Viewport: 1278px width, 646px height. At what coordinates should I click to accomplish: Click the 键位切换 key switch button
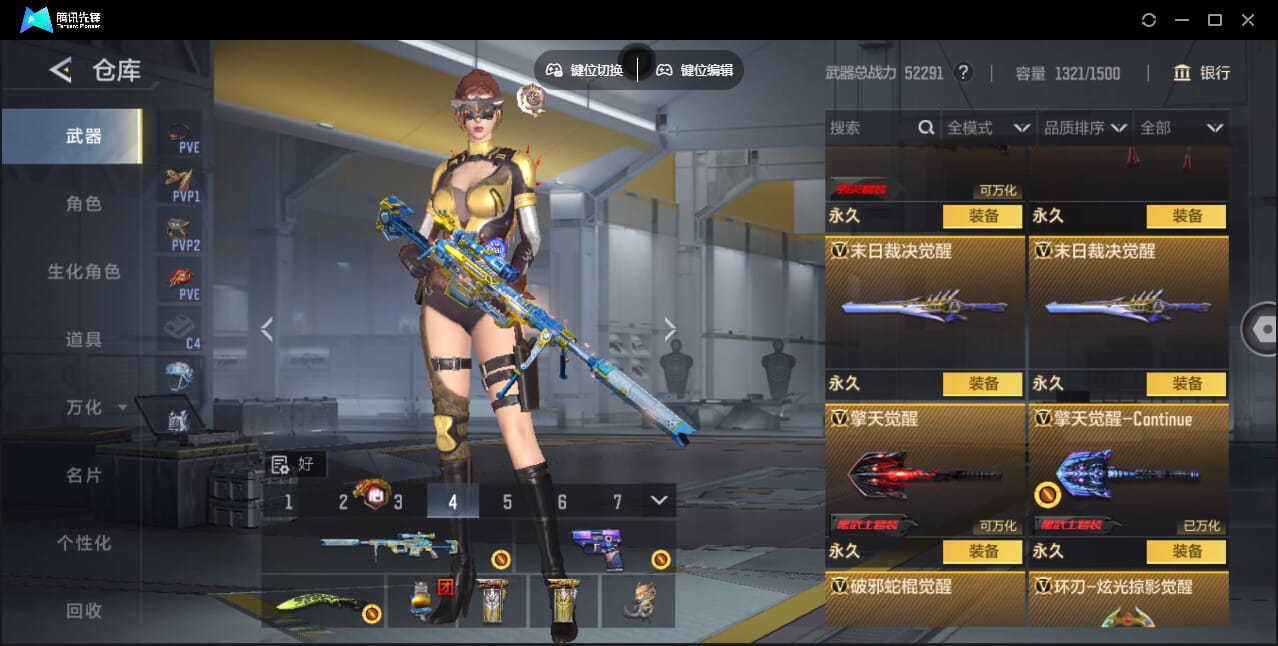click(585, 70)
